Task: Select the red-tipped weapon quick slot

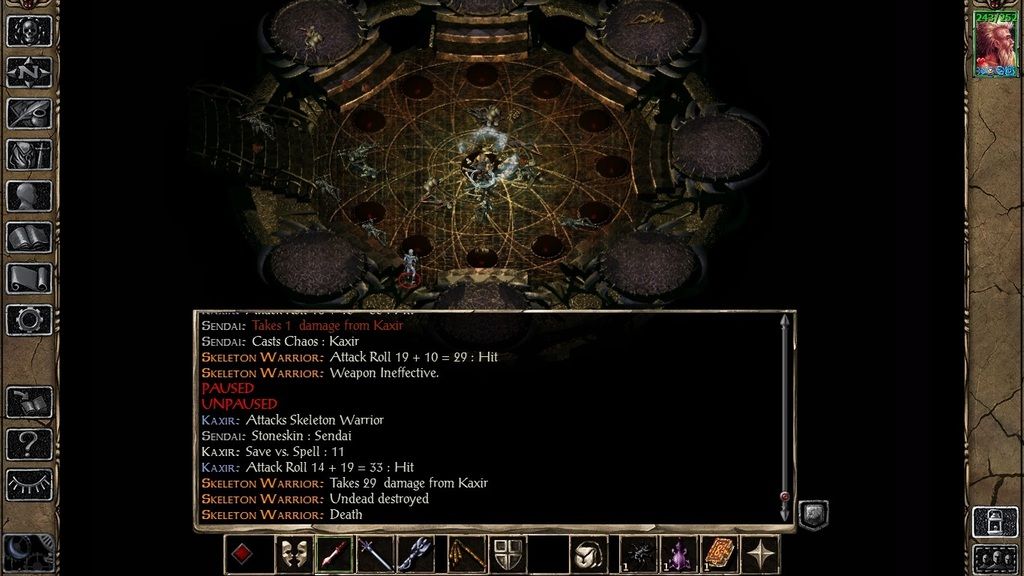Action: [334, 554]
